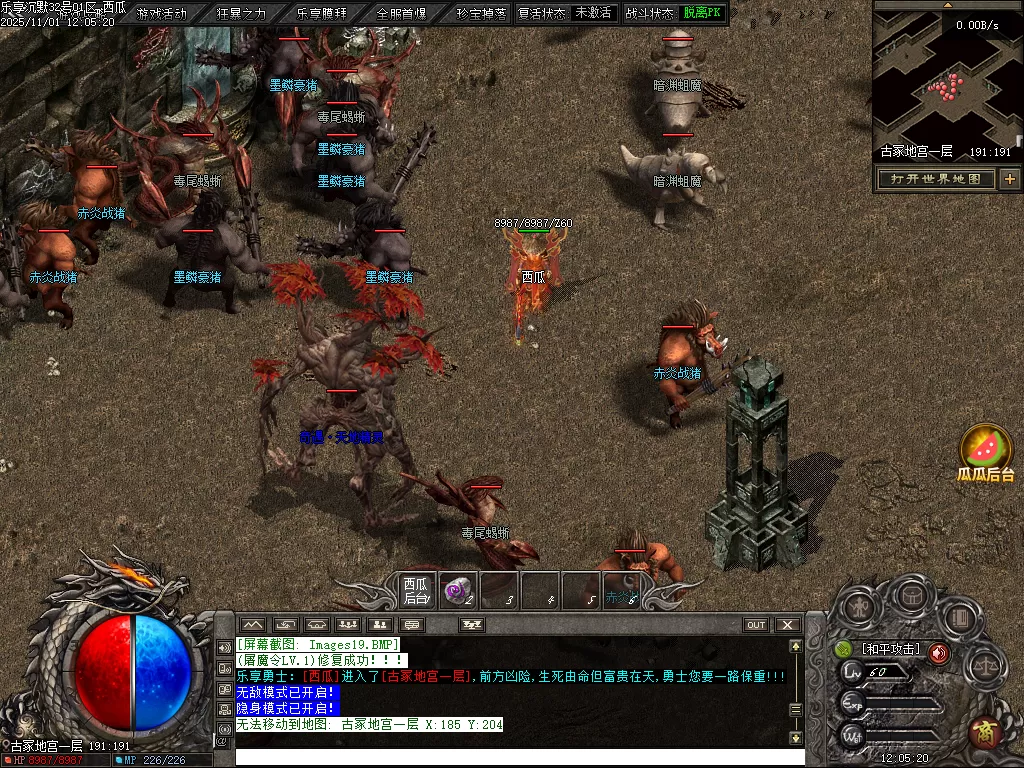Click the plus button beside world map
The height and width of the screenshot is (768, 1024).
tap(1010, 179)
